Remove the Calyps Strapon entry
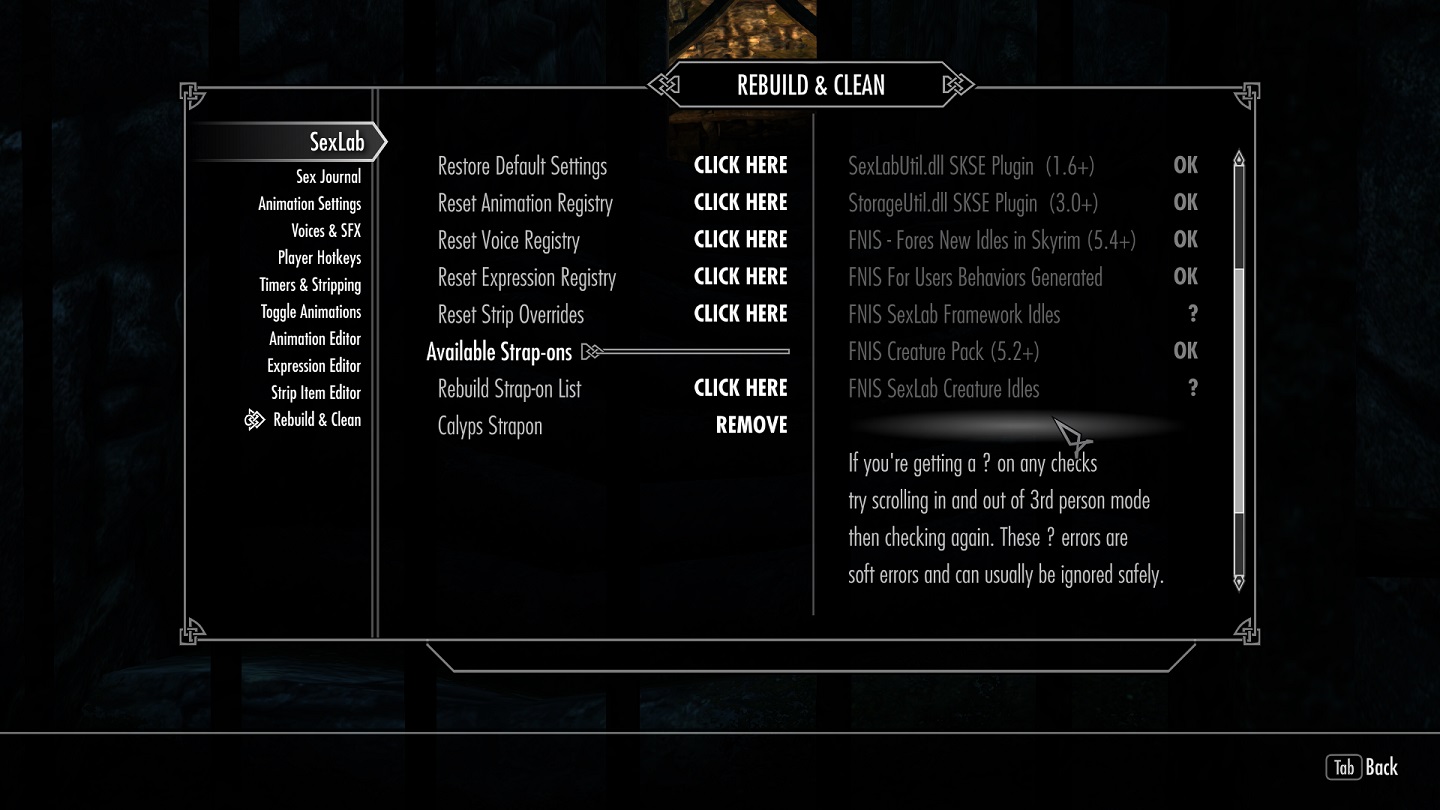Screen dimensions: 1440x810 coord(751,426)
